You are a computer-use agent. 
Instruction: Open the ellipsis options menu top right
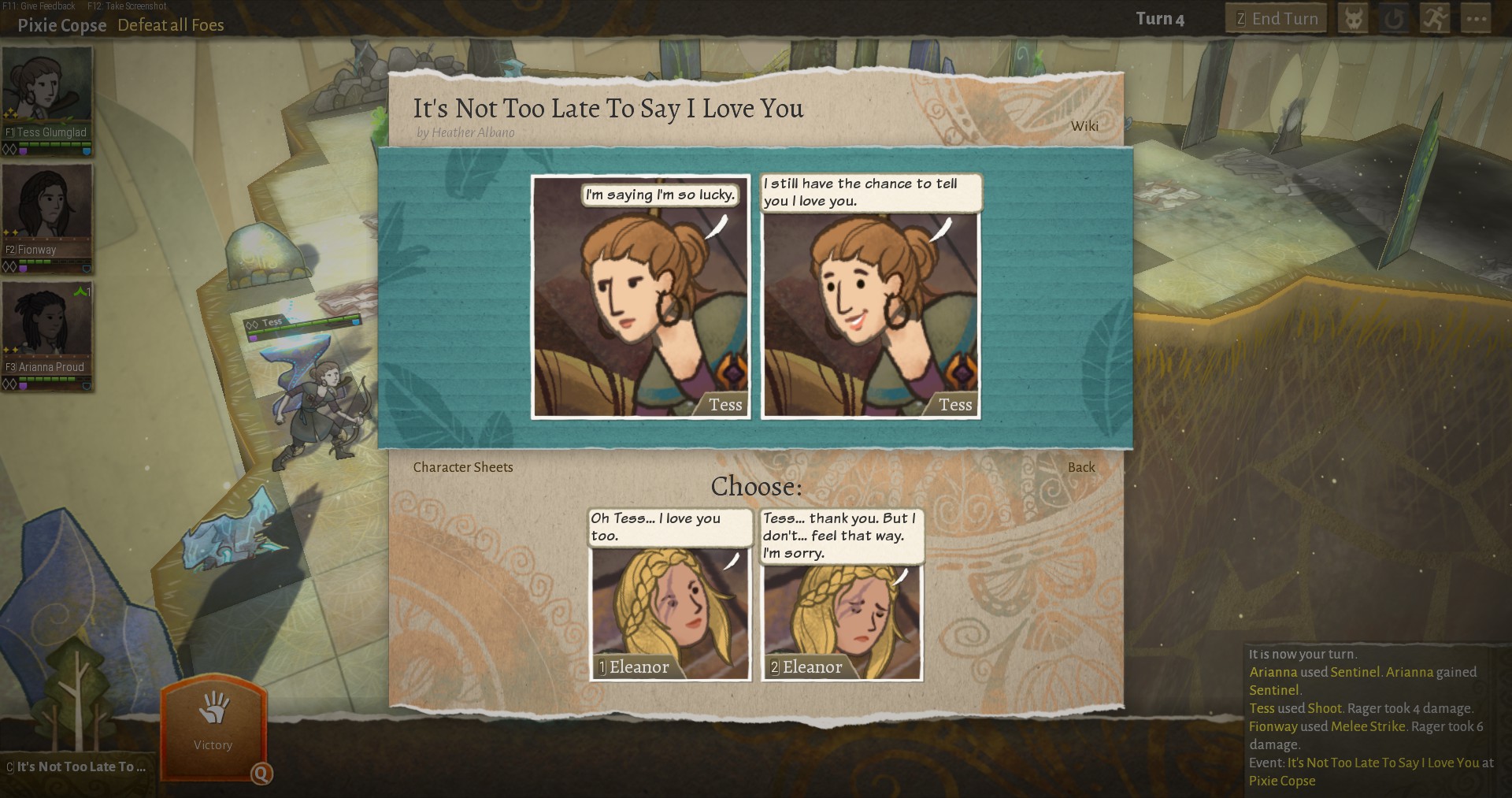click(x=1477, y=17)
